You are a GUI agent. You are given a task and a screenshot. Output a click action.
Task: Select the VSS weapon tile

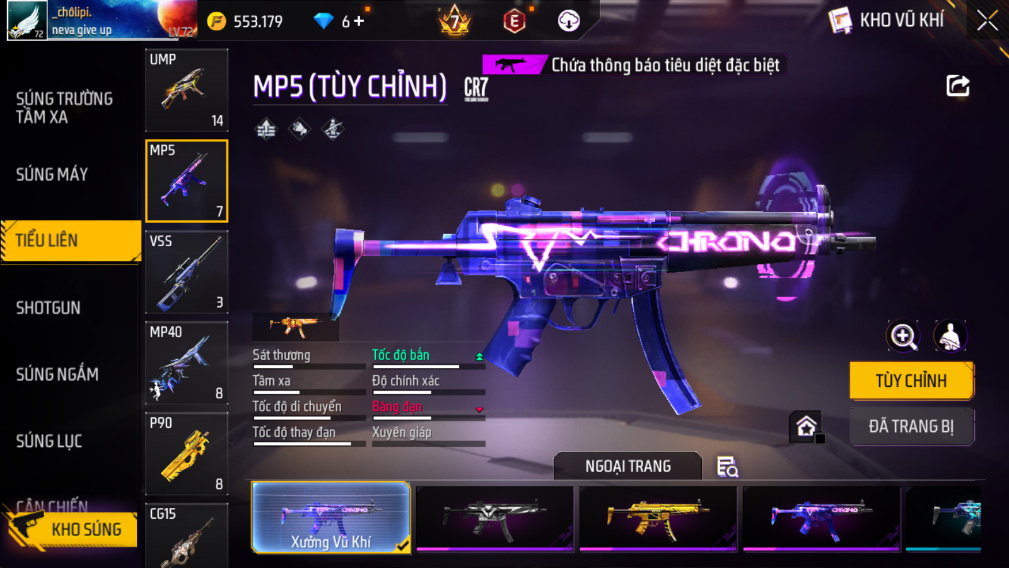click(187, 272)
